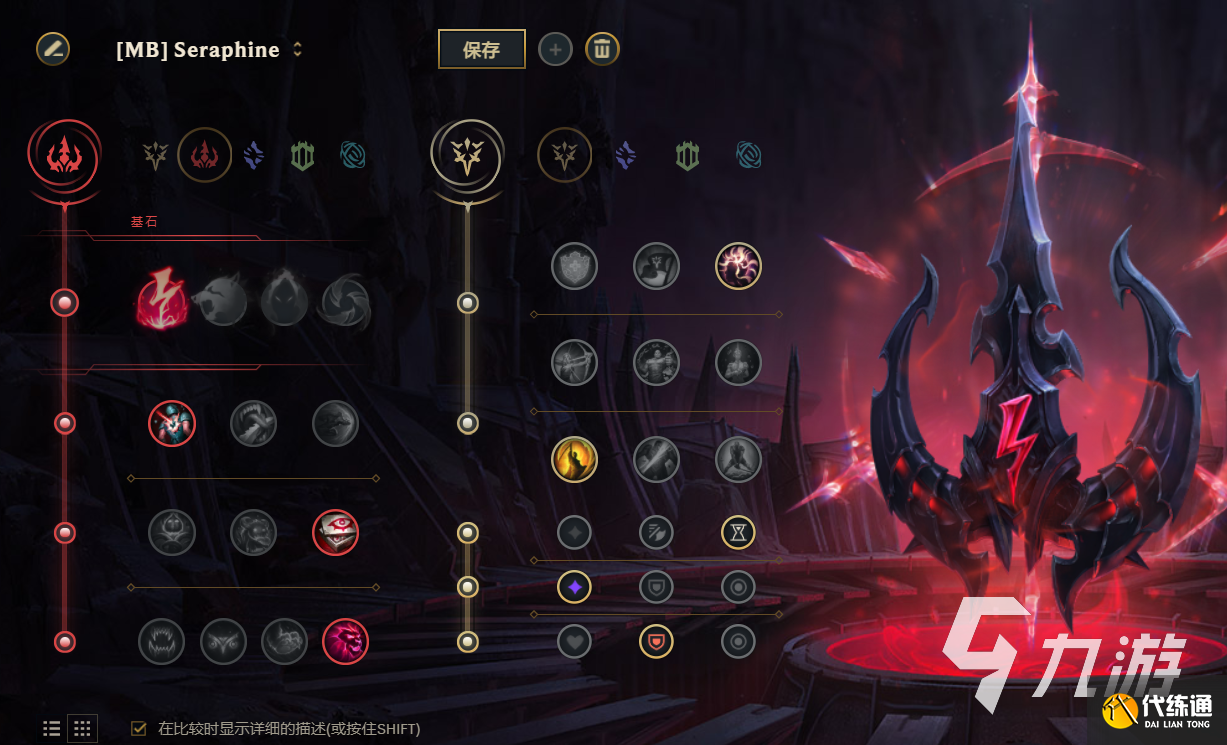Delete the rune page with trash icon
The height and width of the screenshot is (745, 1227).
[x=602, y=49]
